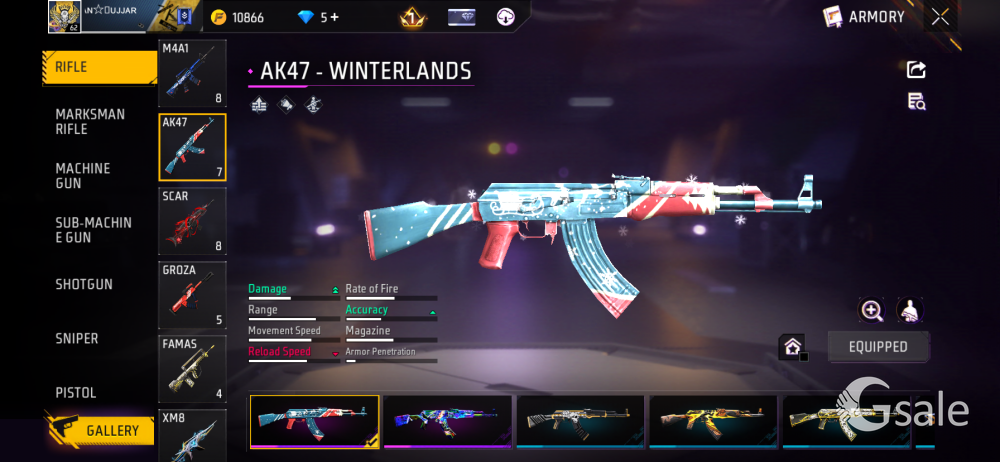
Task: Show the Shotgun category
Action: [84, 284]
